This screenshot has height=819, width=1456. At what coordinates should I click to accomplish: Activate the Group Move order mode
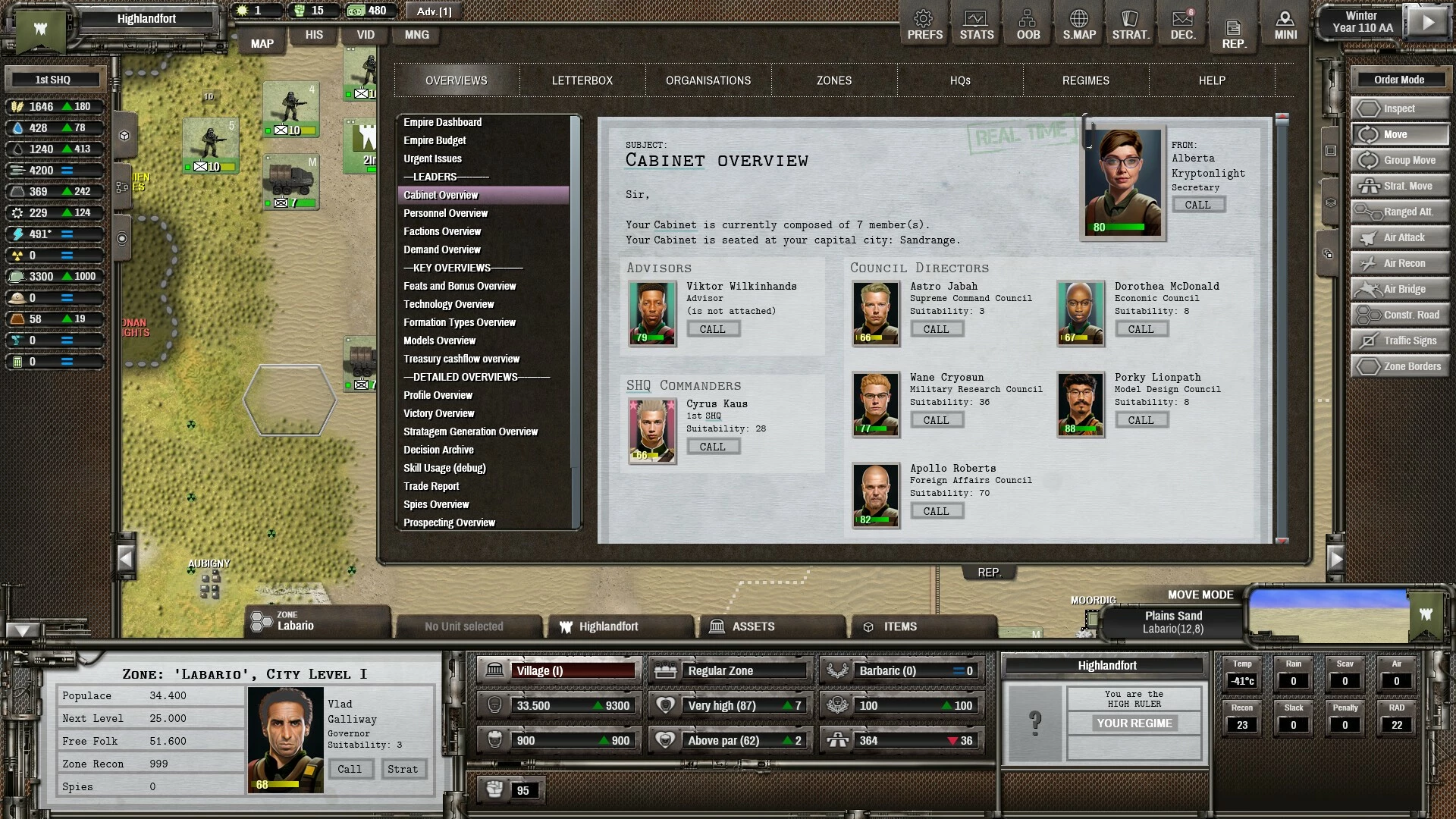tap(1400, 160)
